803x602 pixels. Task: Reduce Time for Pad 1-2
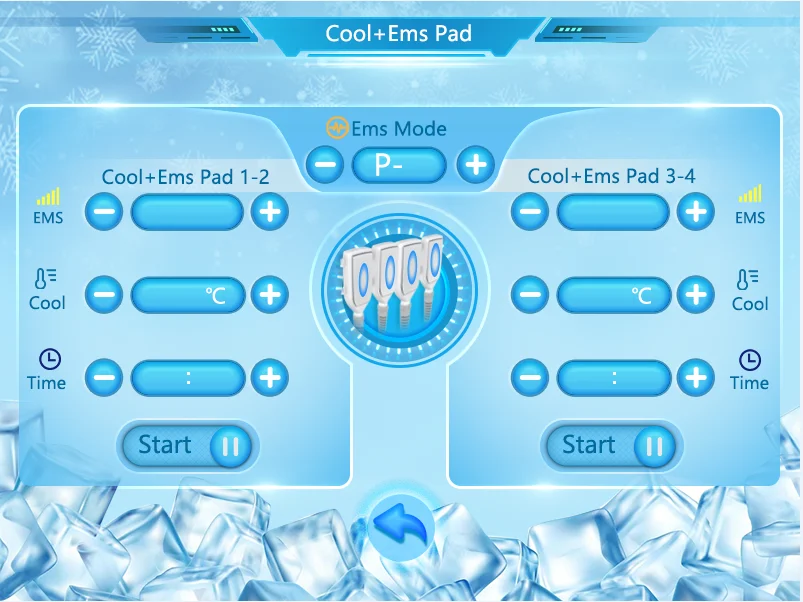coord(105,378)
